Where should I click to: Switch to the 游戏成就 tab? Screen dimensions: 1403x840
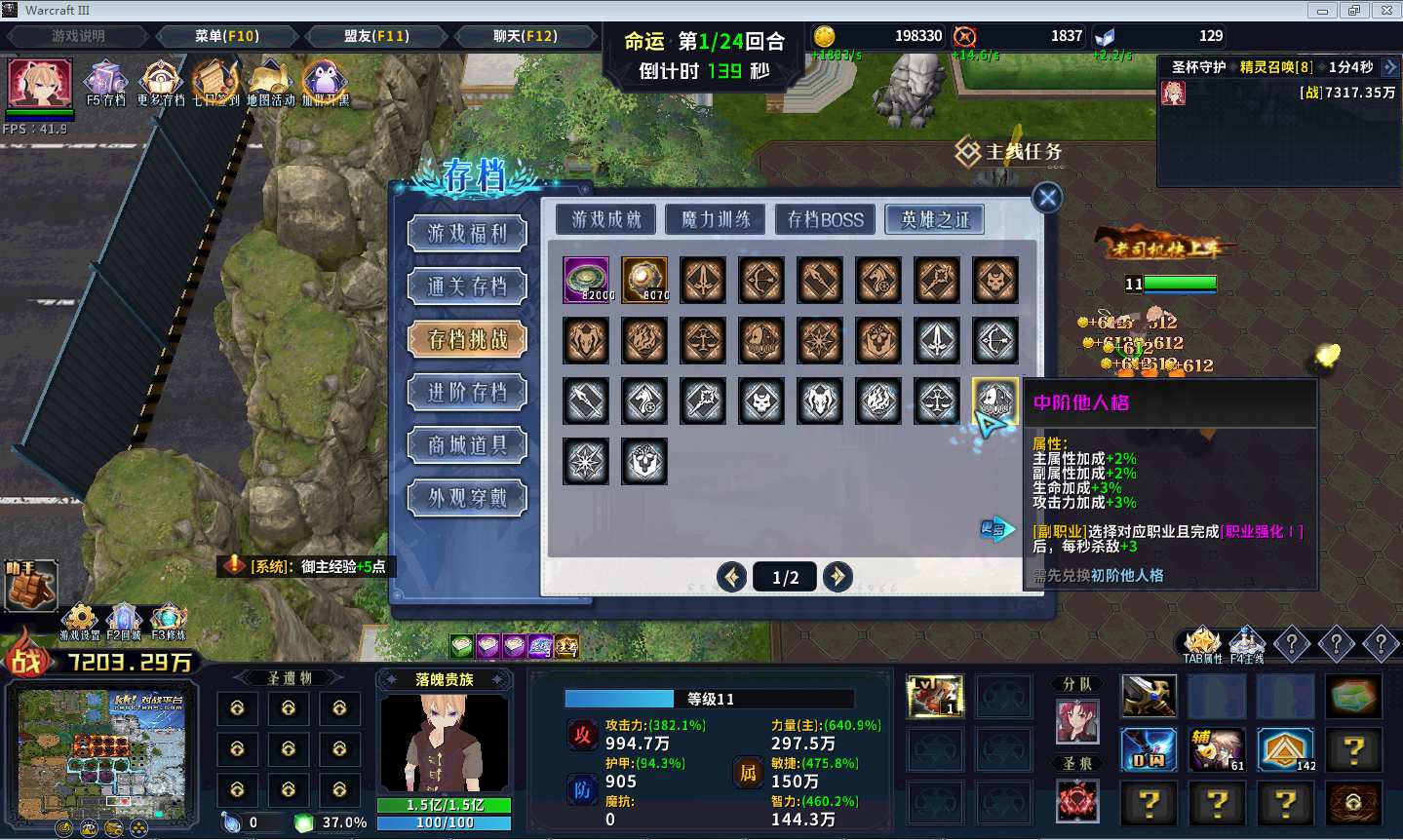(606, 219)
